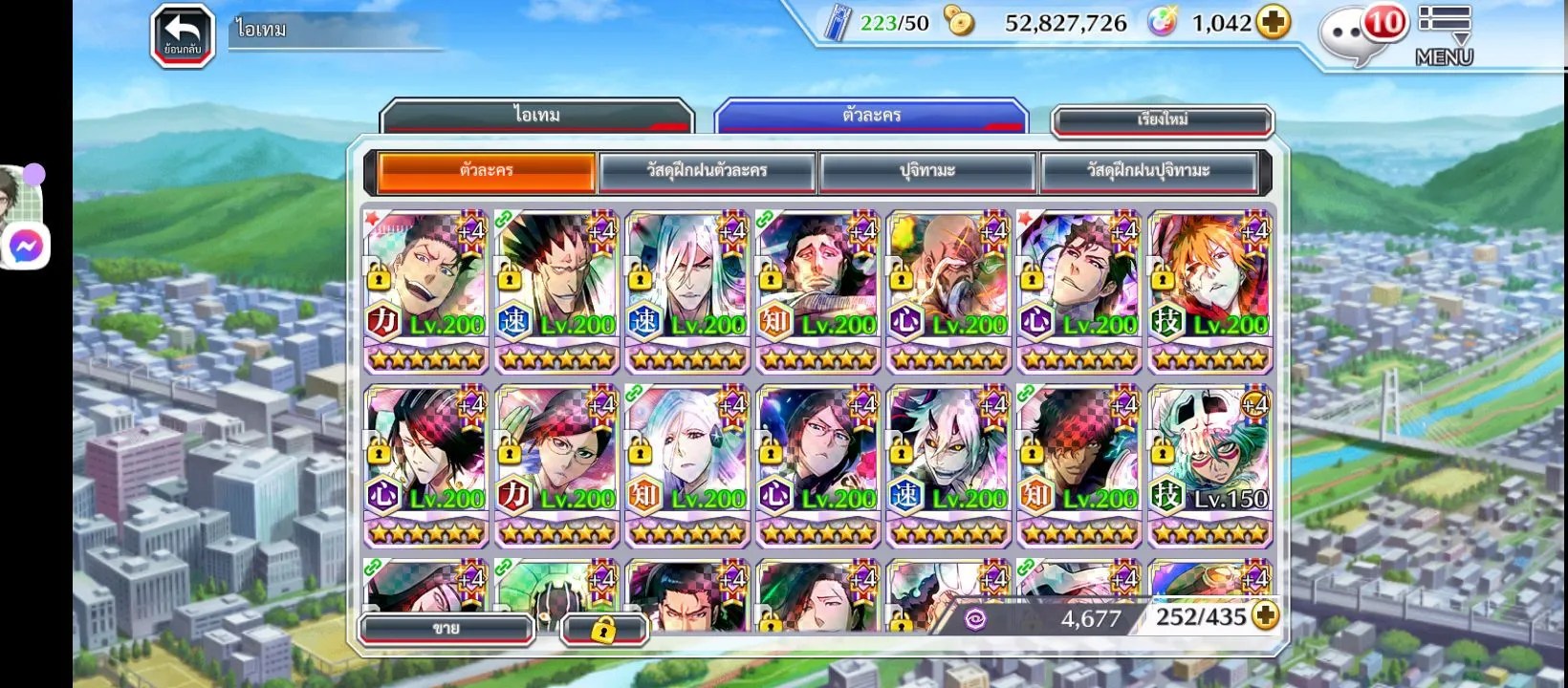
Task: Open the เรียงใหม่ sort button
Action: 1162,120
